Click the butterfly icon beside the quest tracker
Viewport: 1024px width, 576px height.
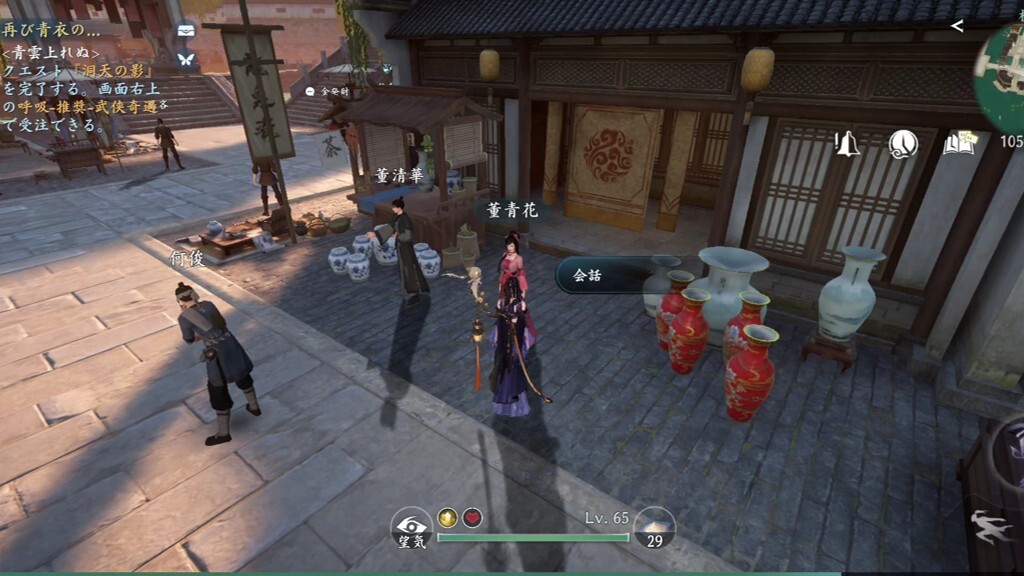(x=185, y=59)
